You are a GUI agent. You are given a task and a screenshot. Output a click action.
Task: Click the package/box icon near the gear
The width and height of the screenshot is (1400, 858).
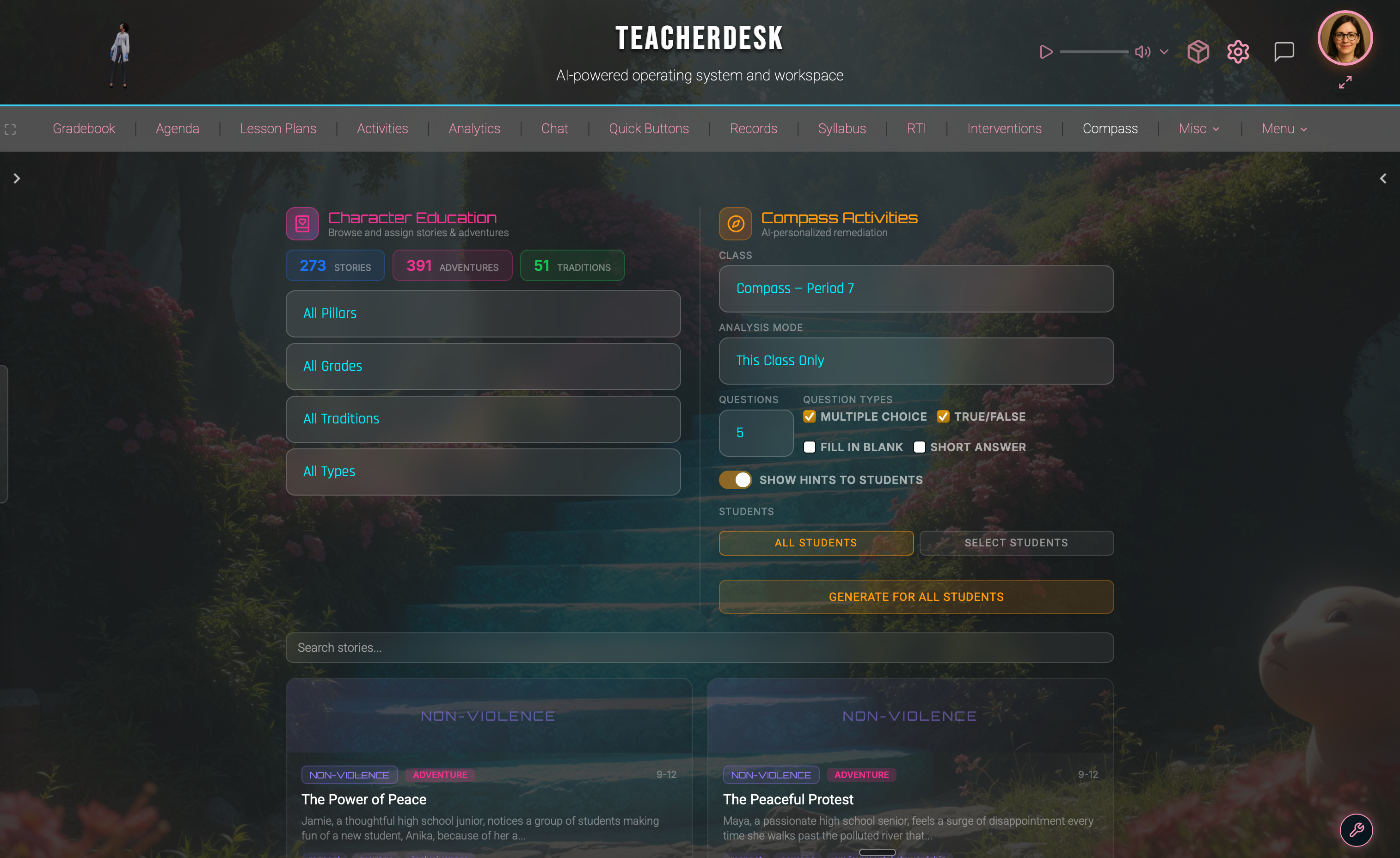pyautogui.click(x=1198, y=52)
